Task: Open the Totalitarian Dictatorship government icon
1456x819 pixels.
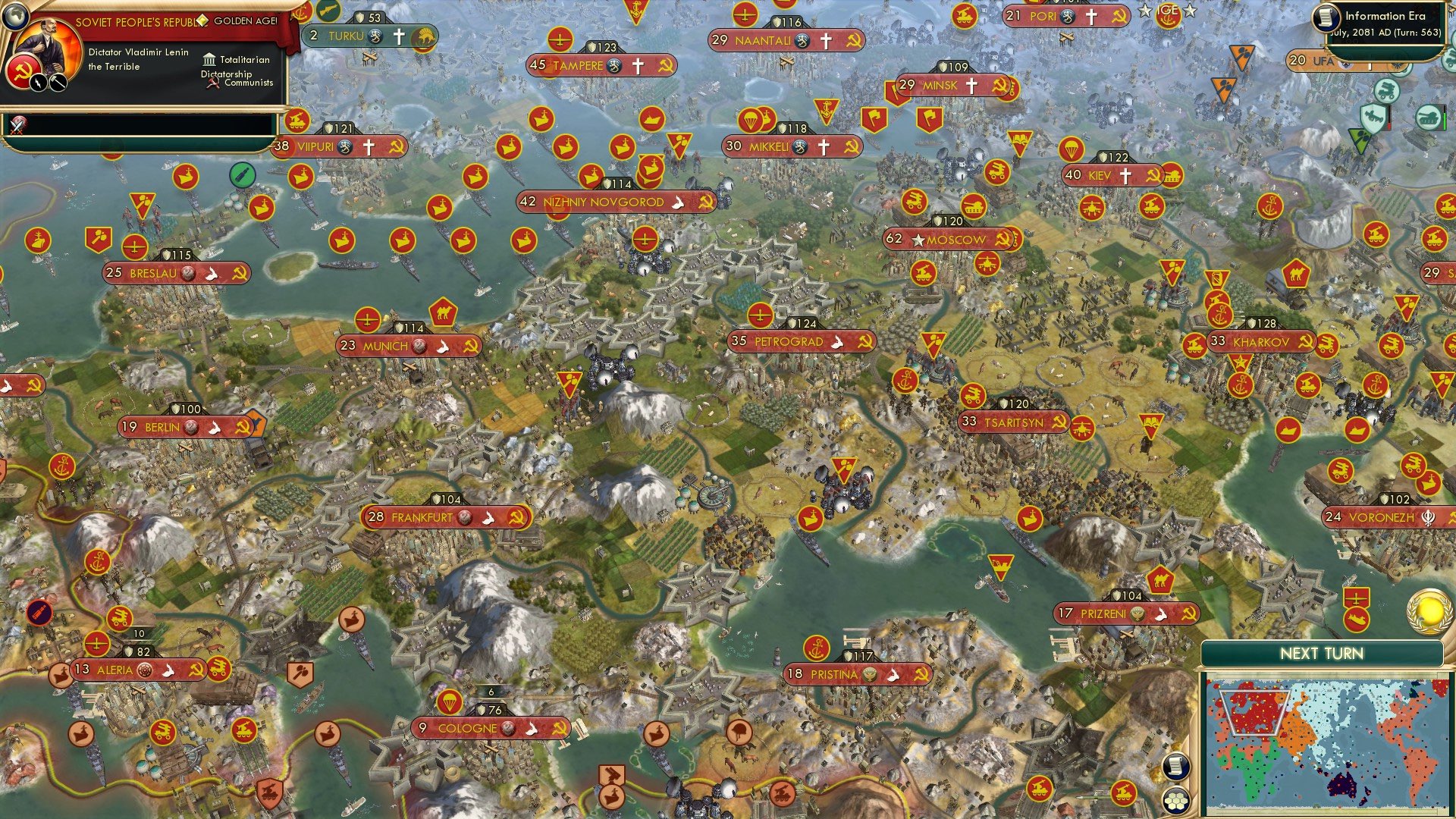Action: click(x=209, y=59)
